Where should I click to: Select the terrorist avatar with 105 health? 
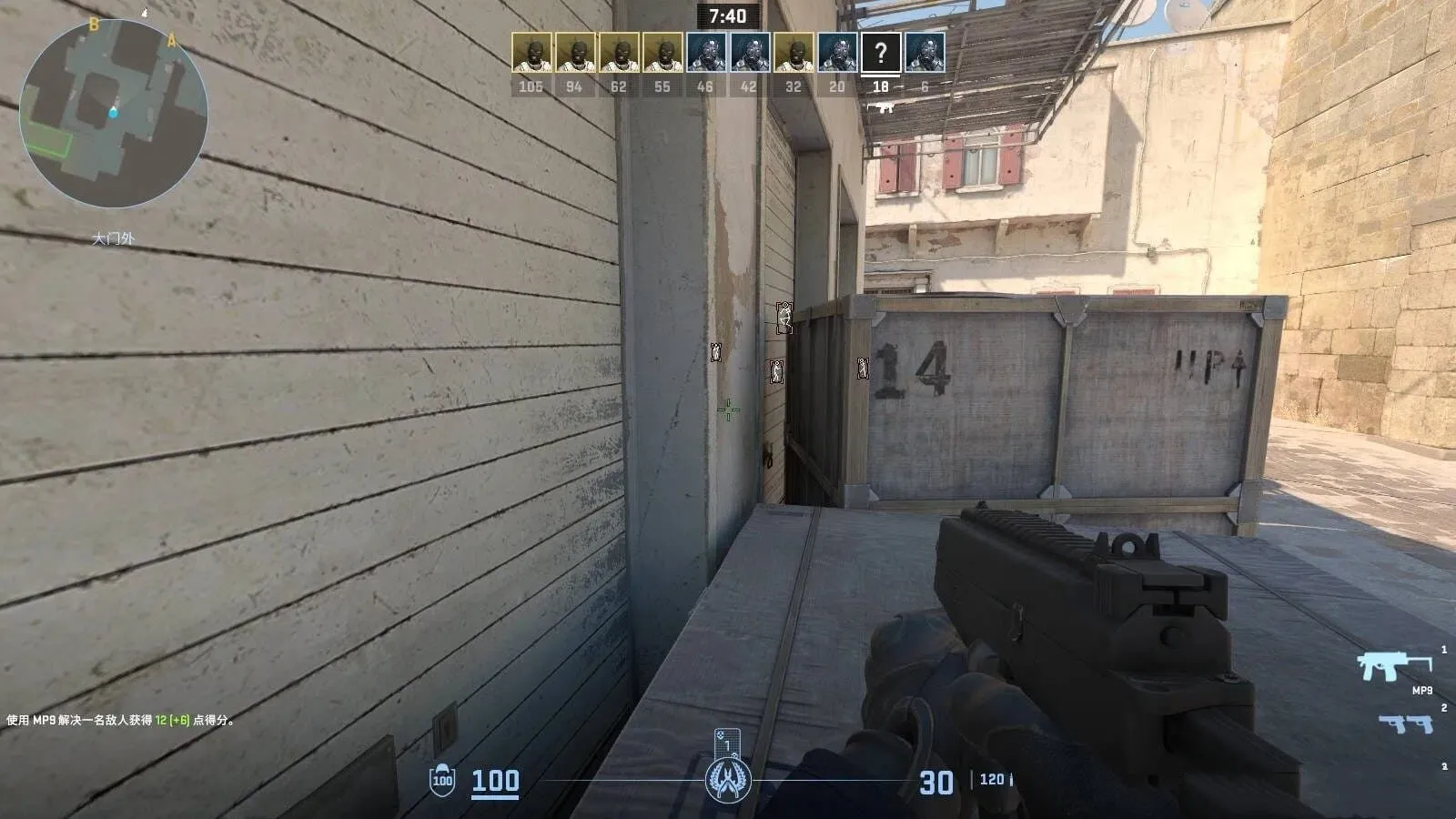point(532,52)
